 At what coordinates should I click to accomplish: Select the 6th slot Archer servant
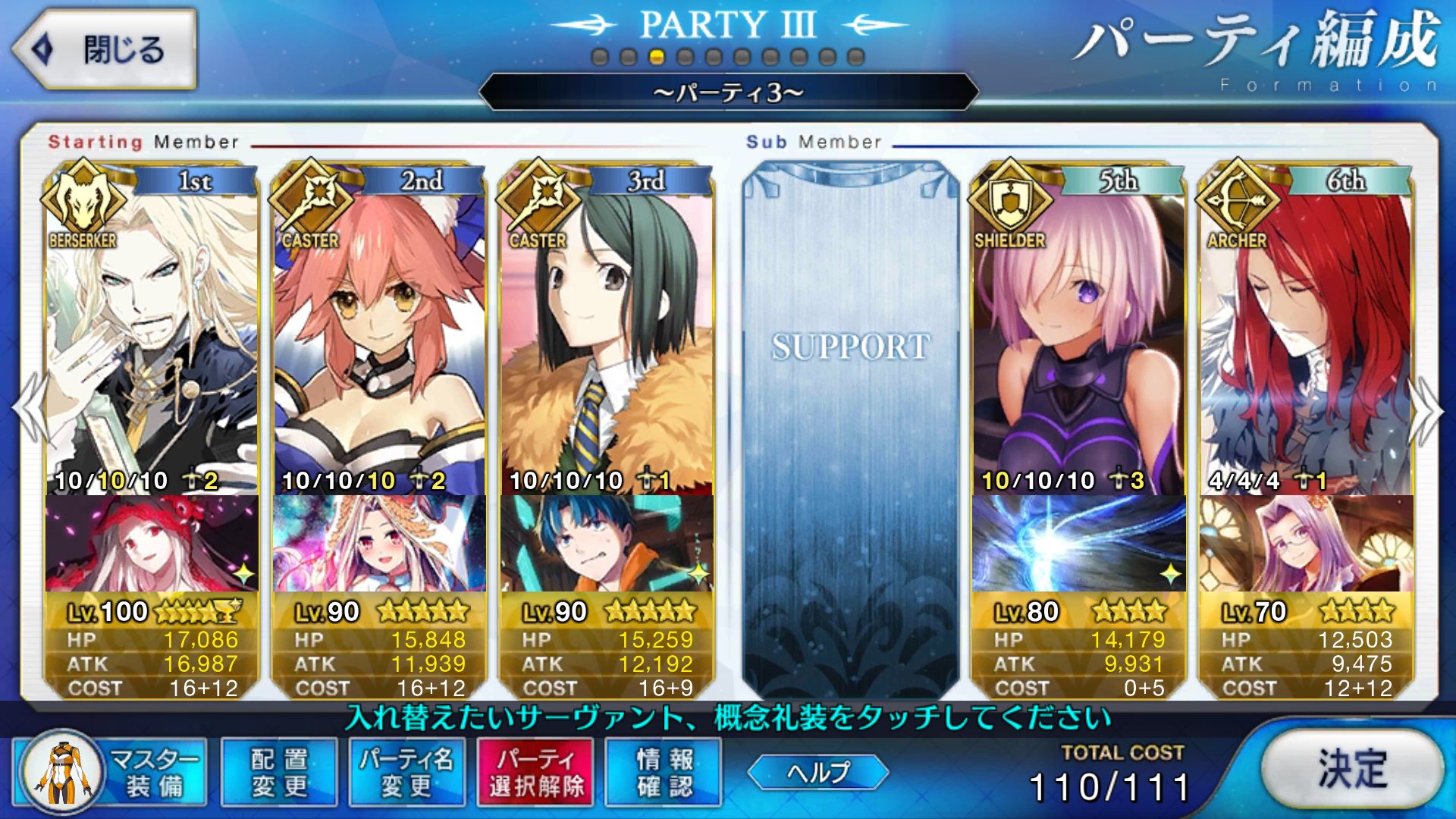point(1306,334)
